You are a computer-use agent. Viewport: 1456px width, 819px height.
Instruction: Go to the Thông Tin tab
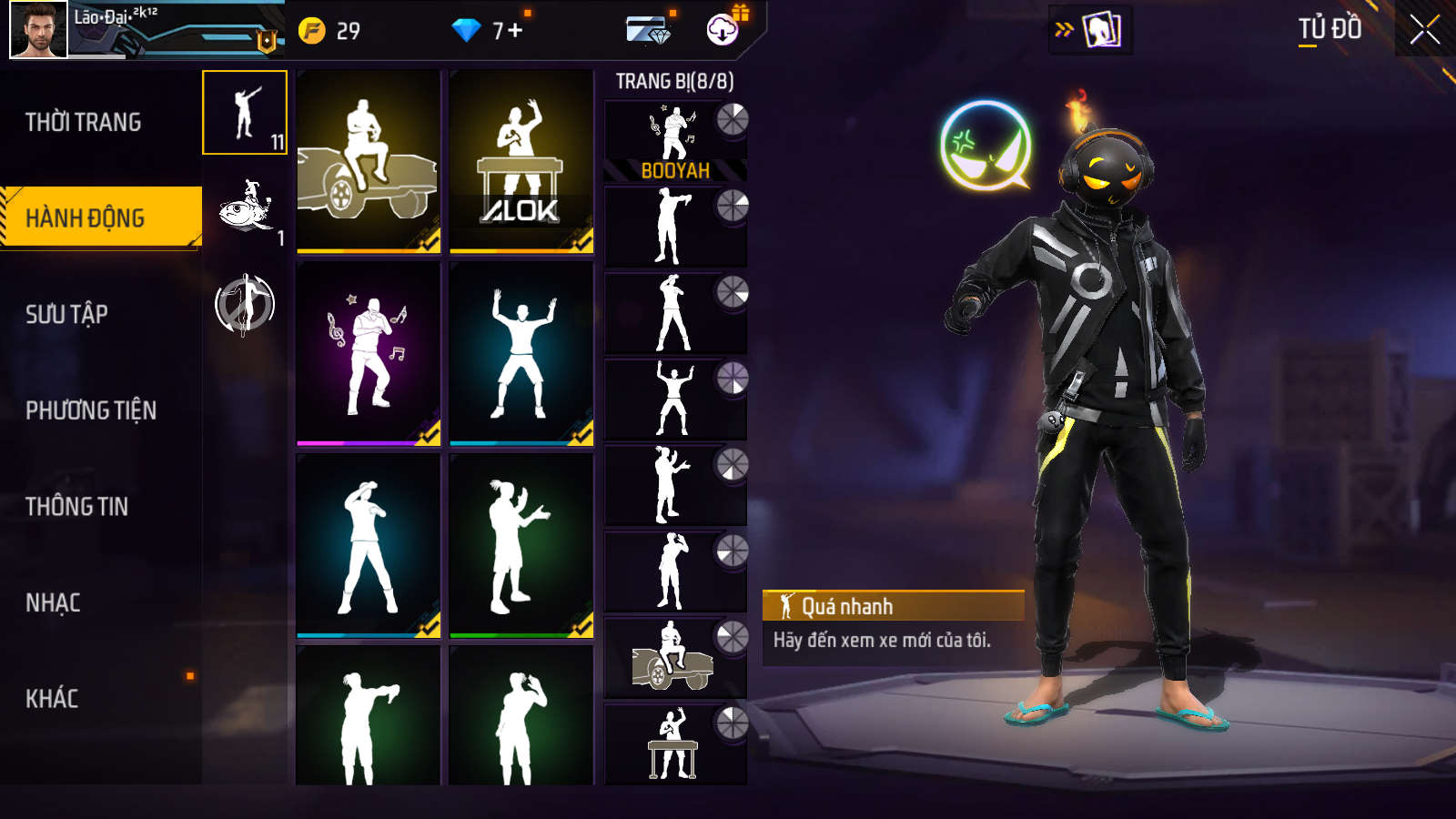pyautogui.click(x=77, y=506)
